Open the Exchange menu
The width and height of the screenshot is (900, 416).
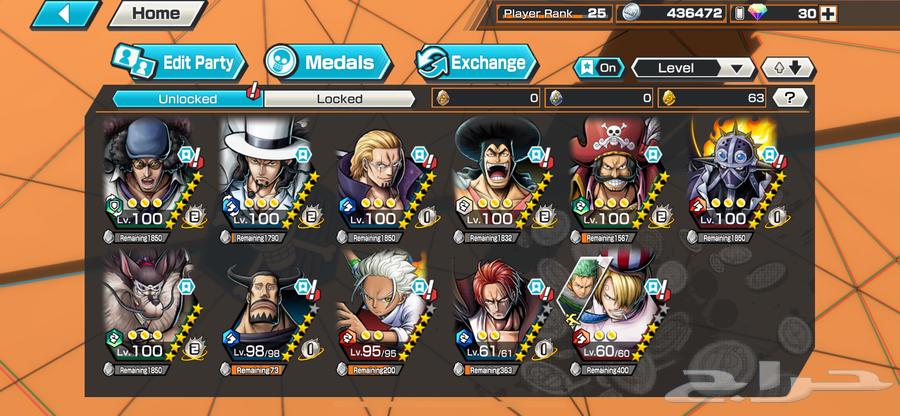[x=474, y=62]
